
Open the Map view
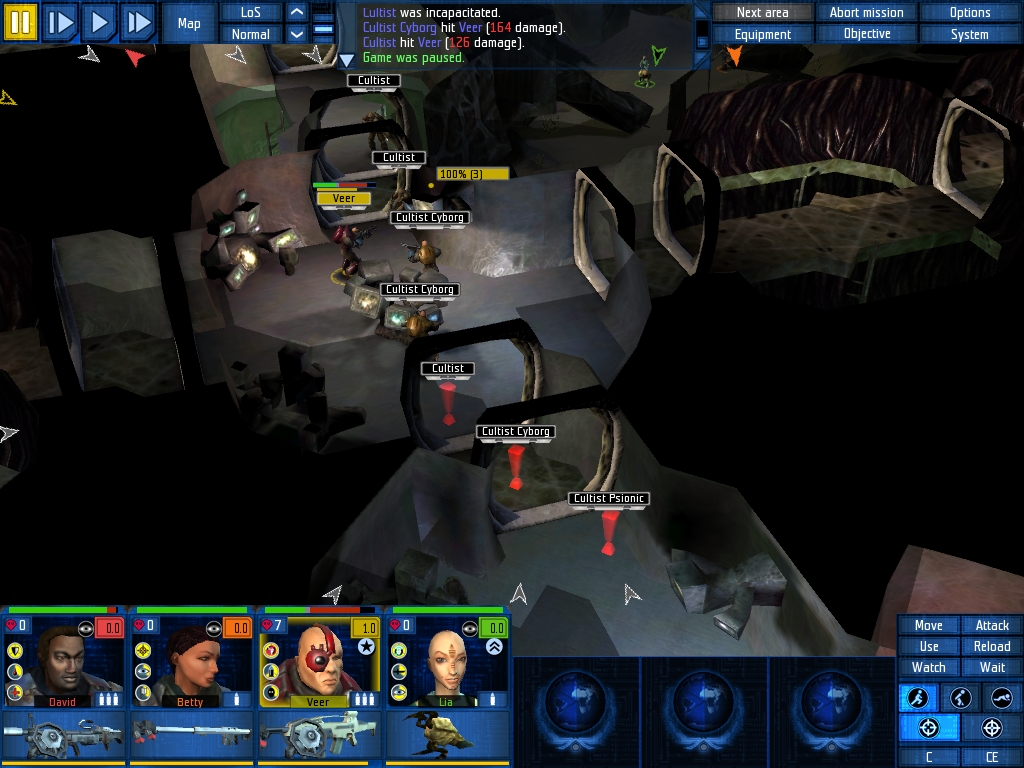pos(189,23)
